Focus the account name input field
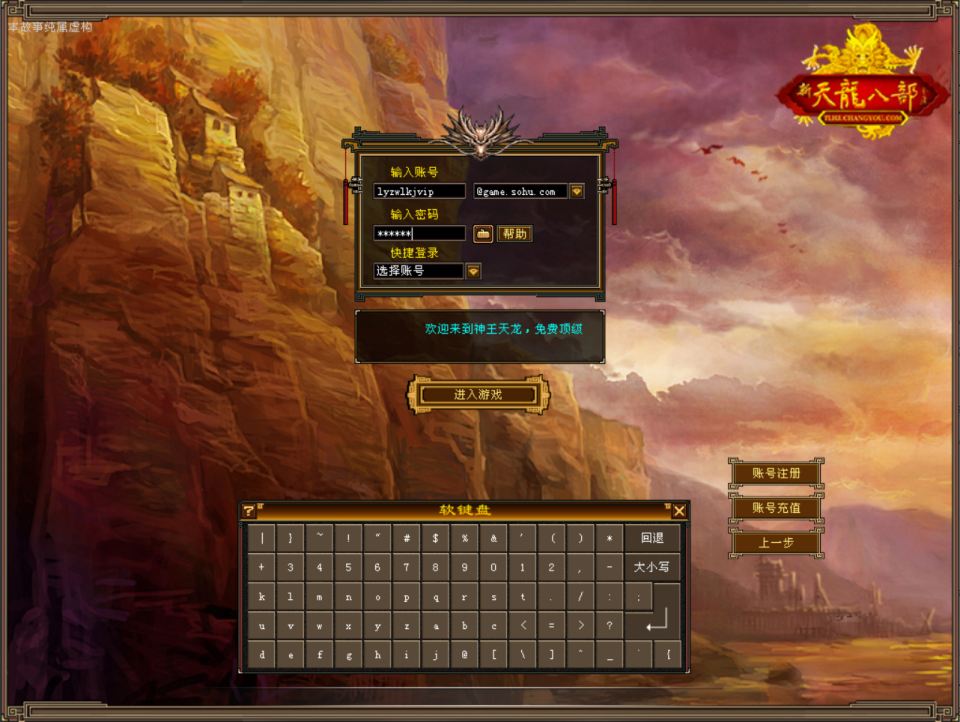Screen dimensions: 960x722 (x=419, y=191)
